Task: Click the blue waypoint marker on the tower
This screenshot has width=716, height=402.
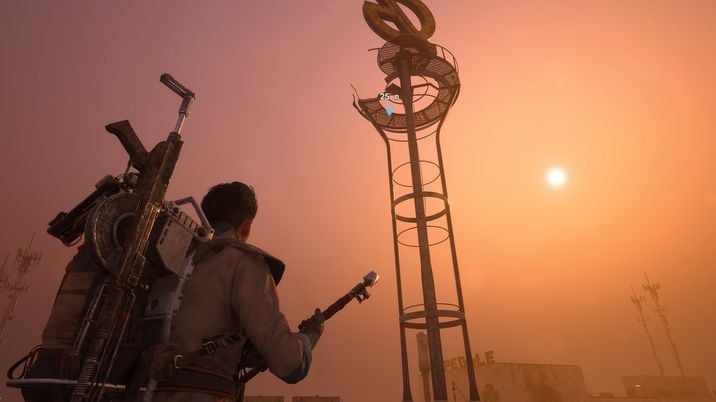Action: click(388, 109)
